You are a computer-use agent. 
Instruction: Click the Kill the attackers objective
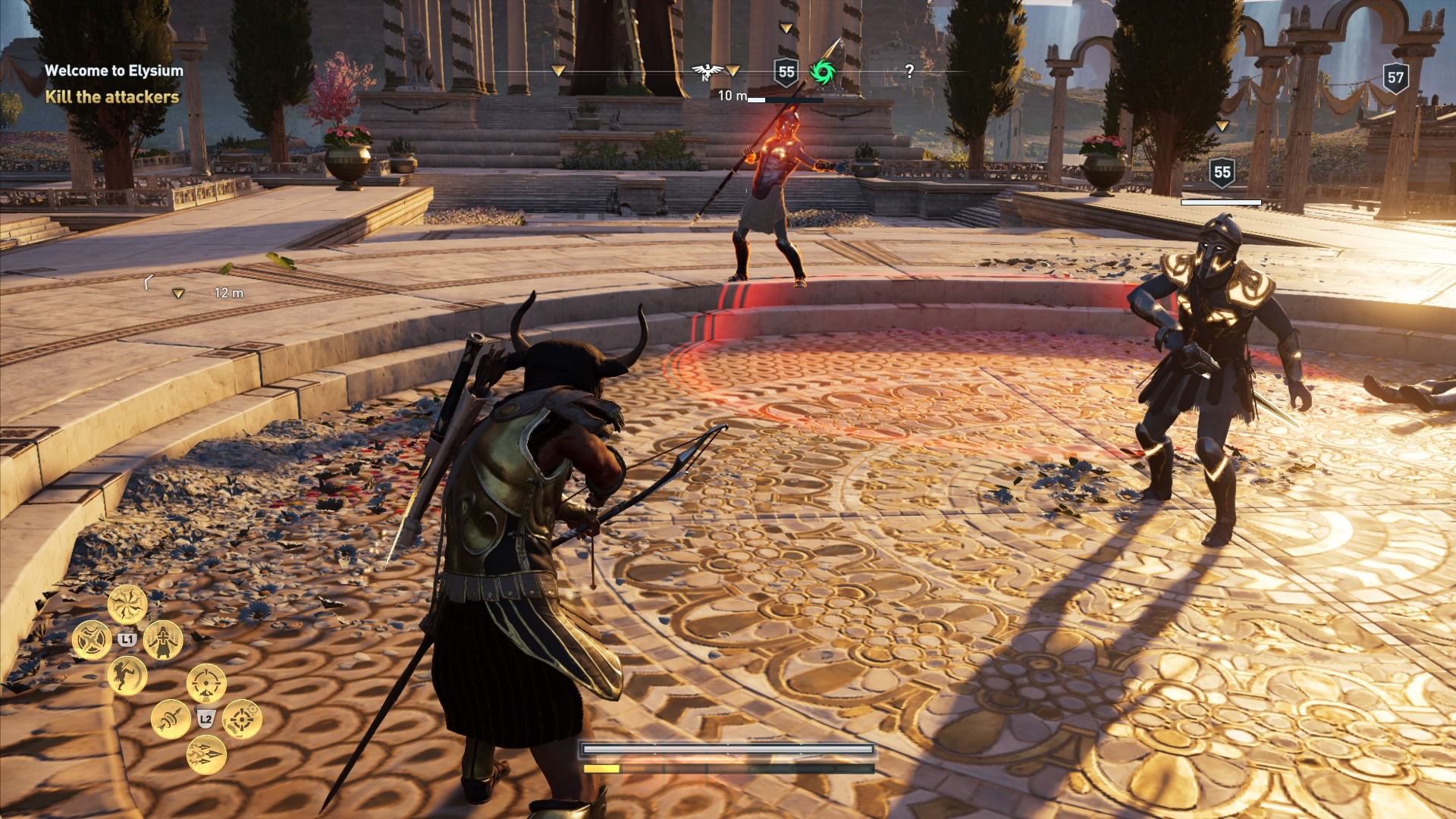(111, 97)
